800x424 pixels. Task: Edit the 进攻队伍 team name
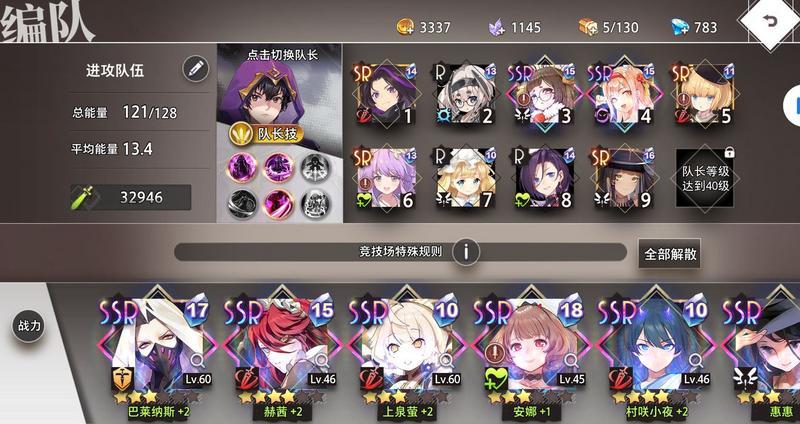195,69
